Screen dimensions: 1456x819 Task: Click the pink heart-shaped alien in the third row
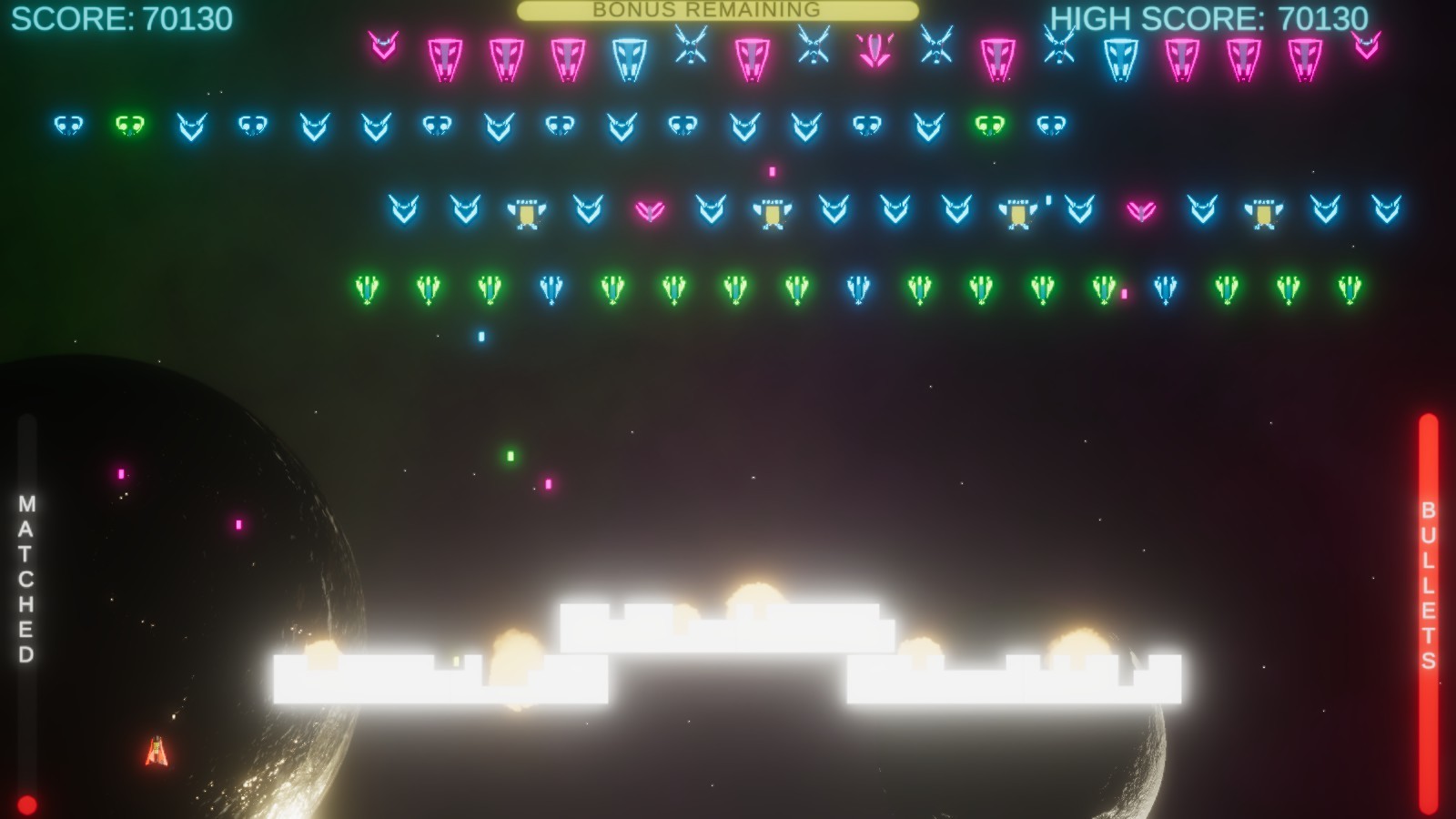[646, 209]
